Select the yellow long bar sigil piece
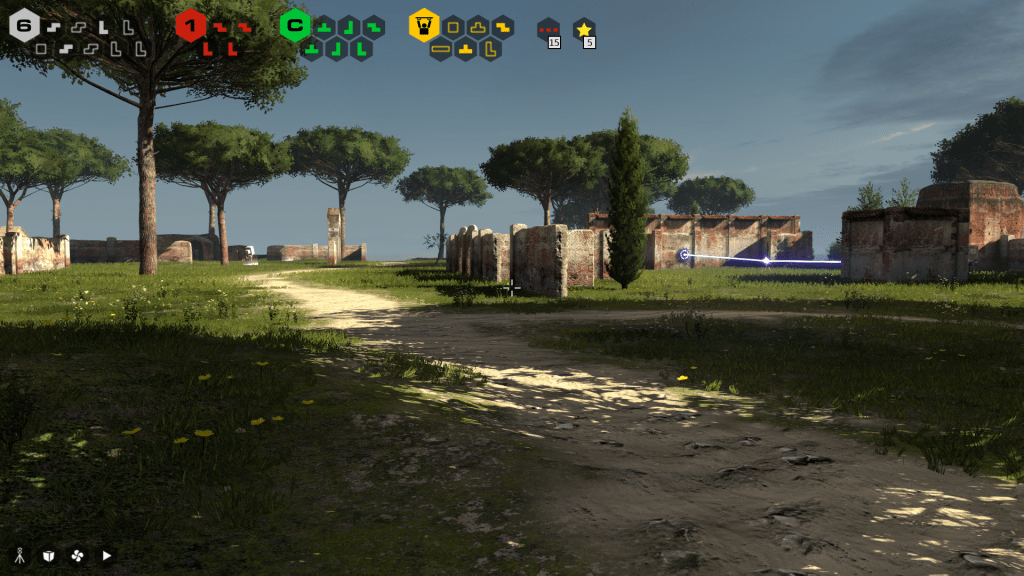The image size is (1024, 576). pyautogui.click(x=441, y=48)
